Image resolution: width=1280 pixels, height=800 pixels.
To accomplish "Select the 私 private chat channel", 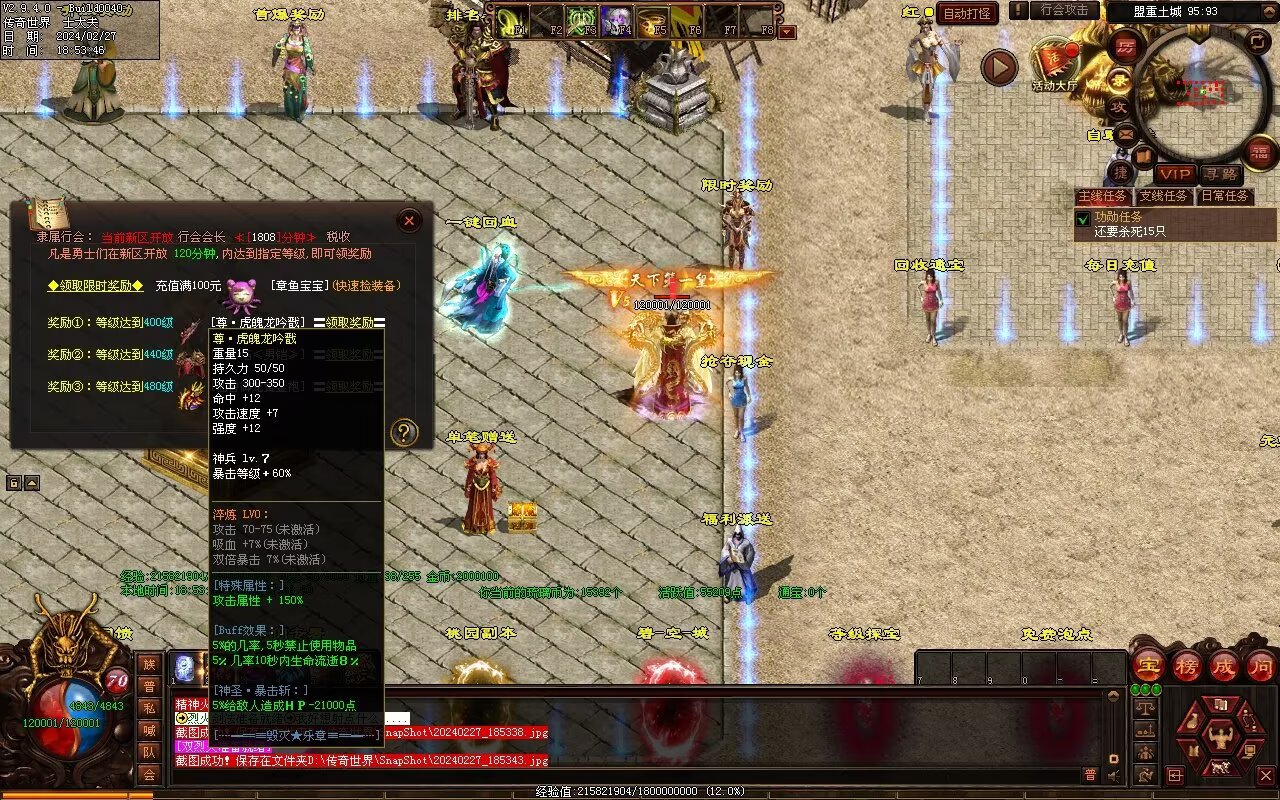I will click(x=149, y=708).
